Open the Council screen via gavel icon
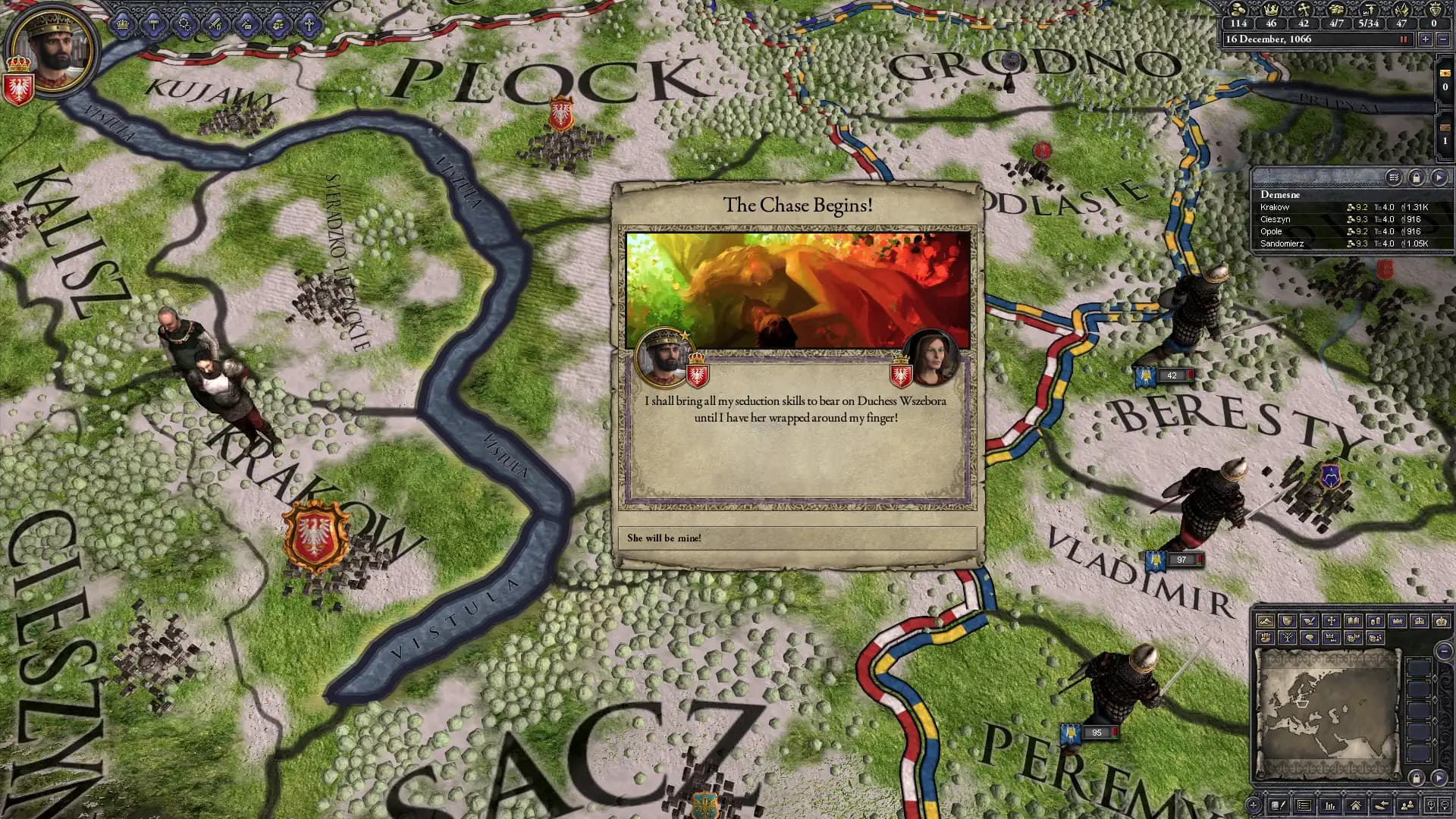 click(x=154, y=23)
